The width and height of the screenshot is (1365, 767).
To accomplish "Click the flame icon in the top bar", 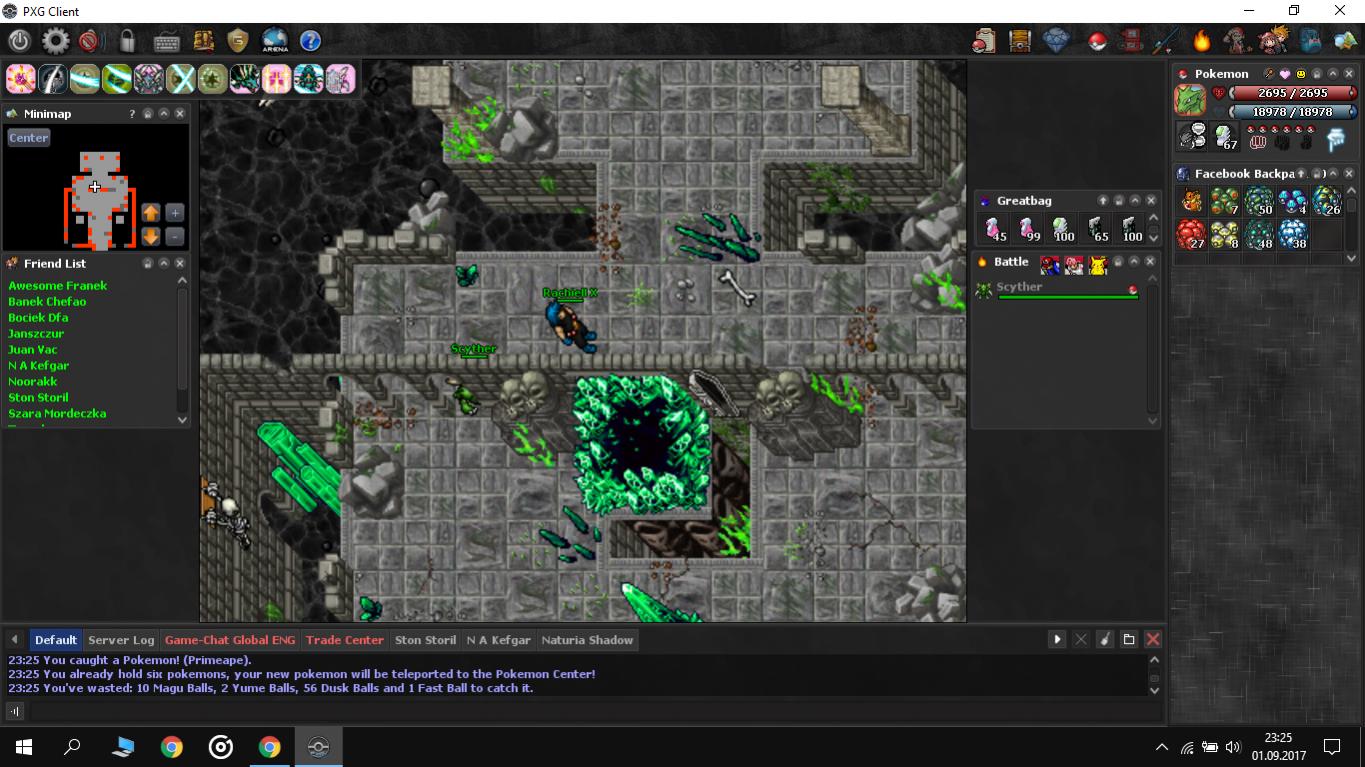I will click(1201, 41).
